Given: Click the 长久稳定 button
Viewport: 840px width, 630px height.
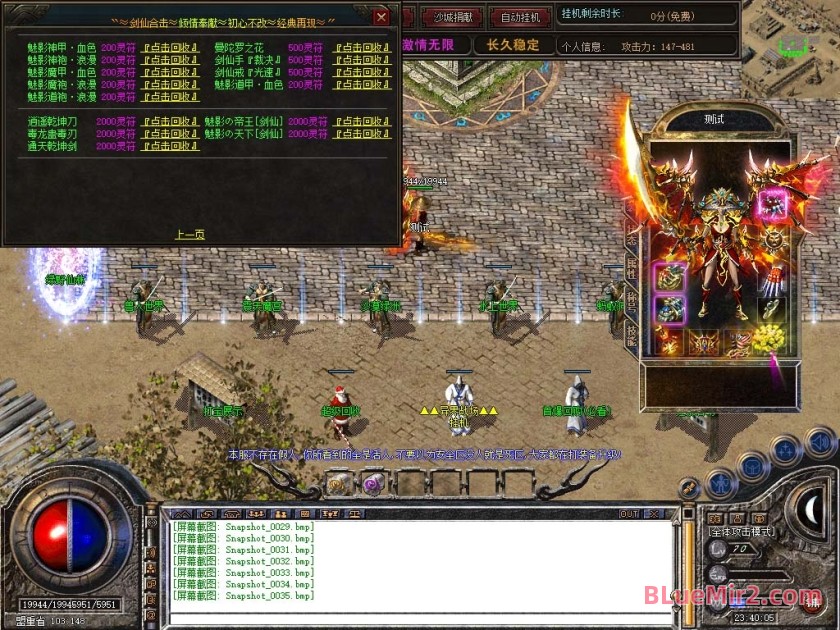Looking at the screenshot, I should pos(513,44).
